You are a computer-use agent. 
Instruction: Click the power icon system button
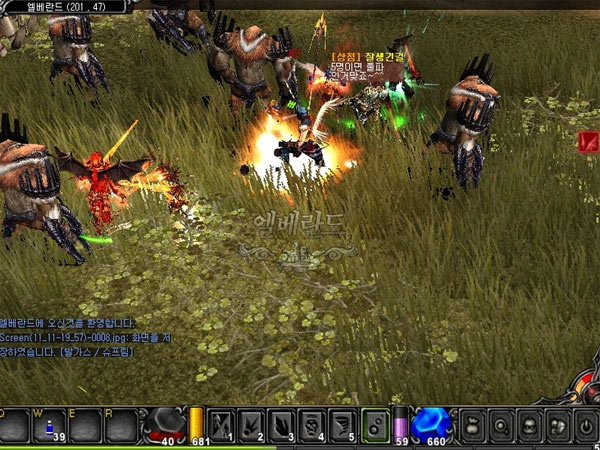[x=586, y=424]
